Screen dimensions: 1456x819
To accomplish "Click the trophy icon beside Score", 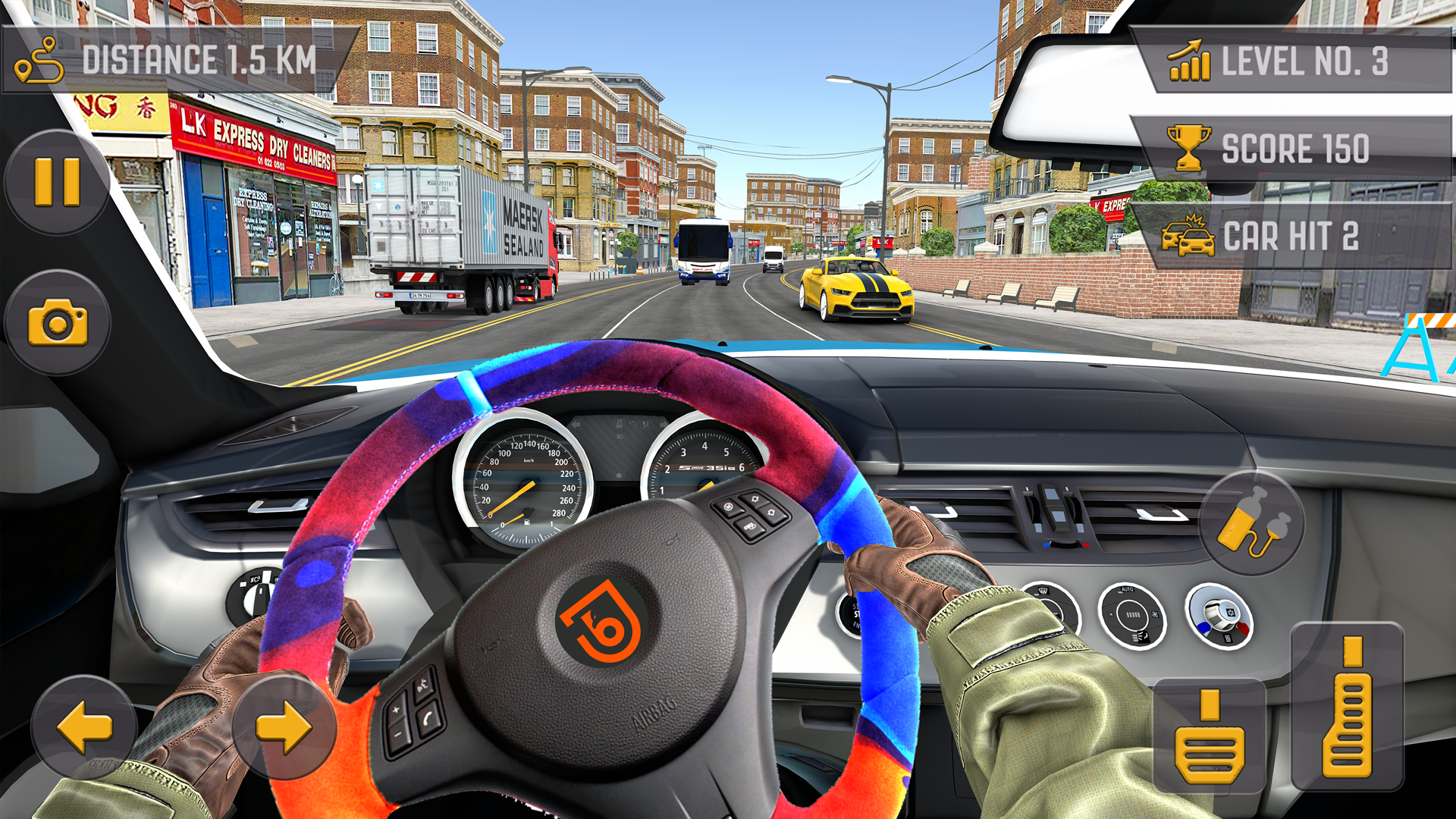I will click(x=1188, y=149).
